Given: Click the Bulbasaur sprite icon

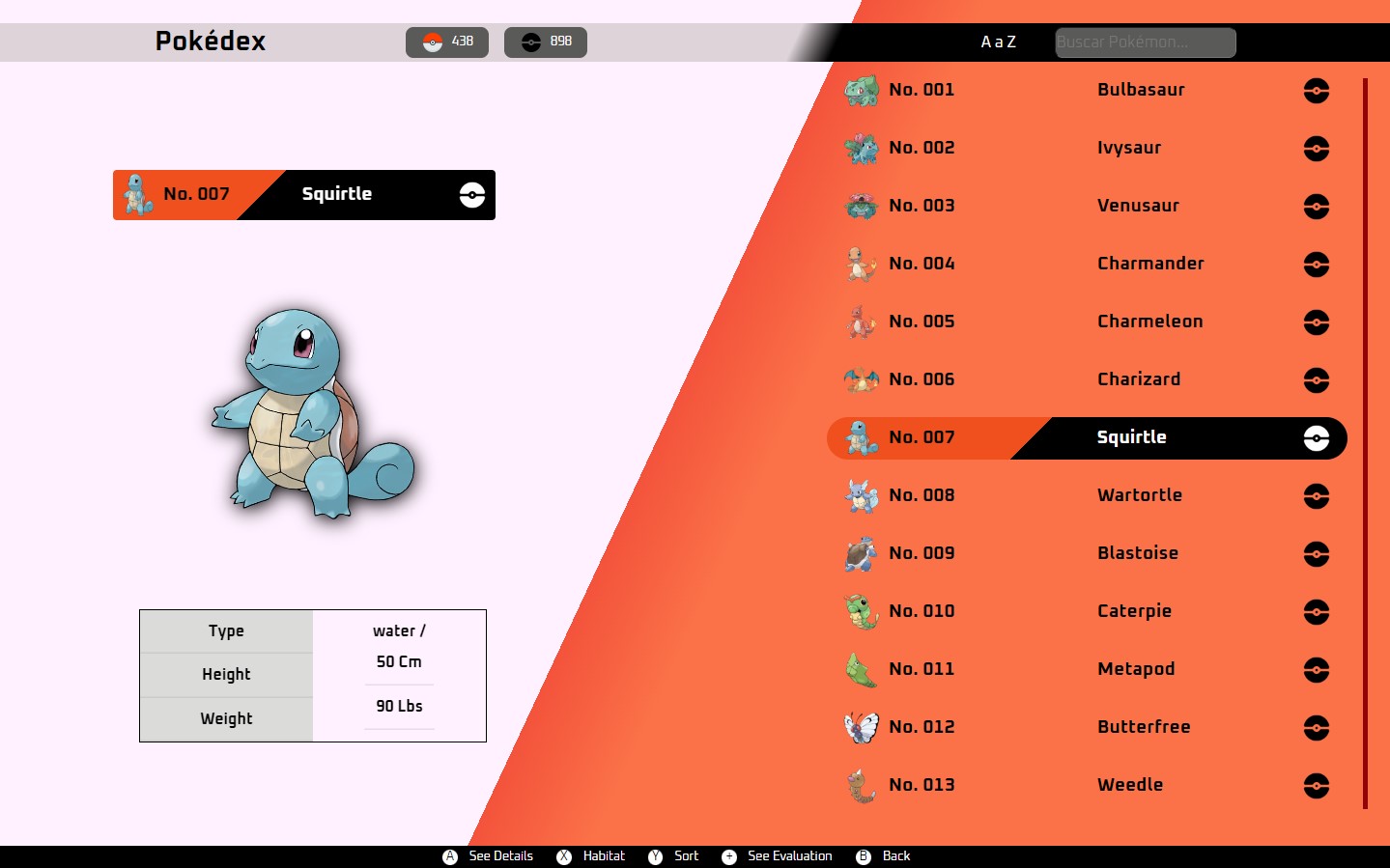Looking at the screenshot, I should [863, 89].
